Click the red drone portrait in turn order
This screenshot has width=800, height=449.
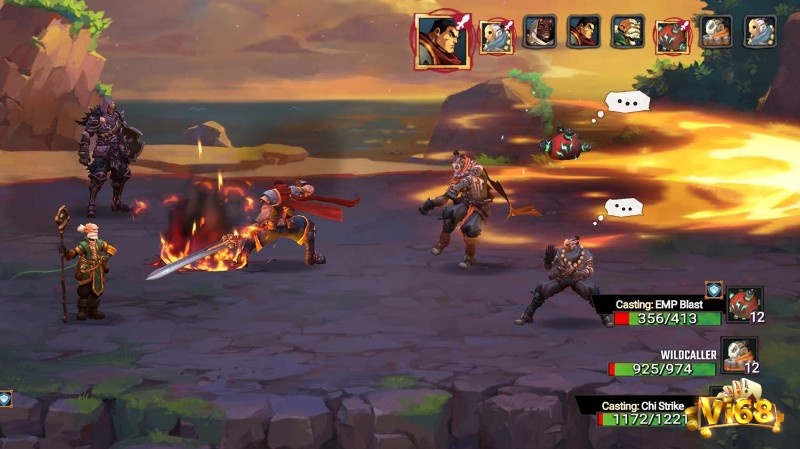coord(670,36)
